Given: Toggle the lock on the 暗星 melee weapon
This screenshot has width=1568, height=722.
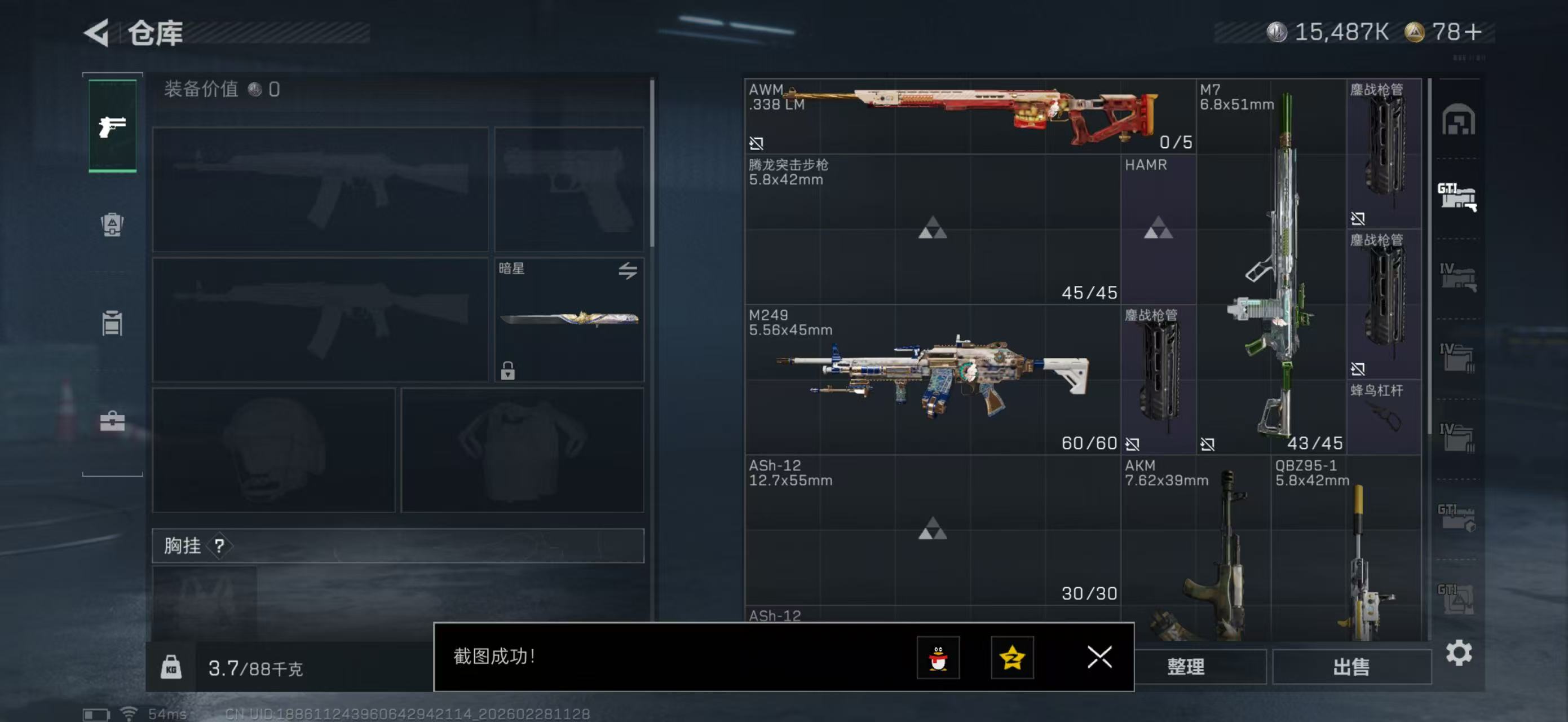Looking at the screenshot, I should click(507, 369).
